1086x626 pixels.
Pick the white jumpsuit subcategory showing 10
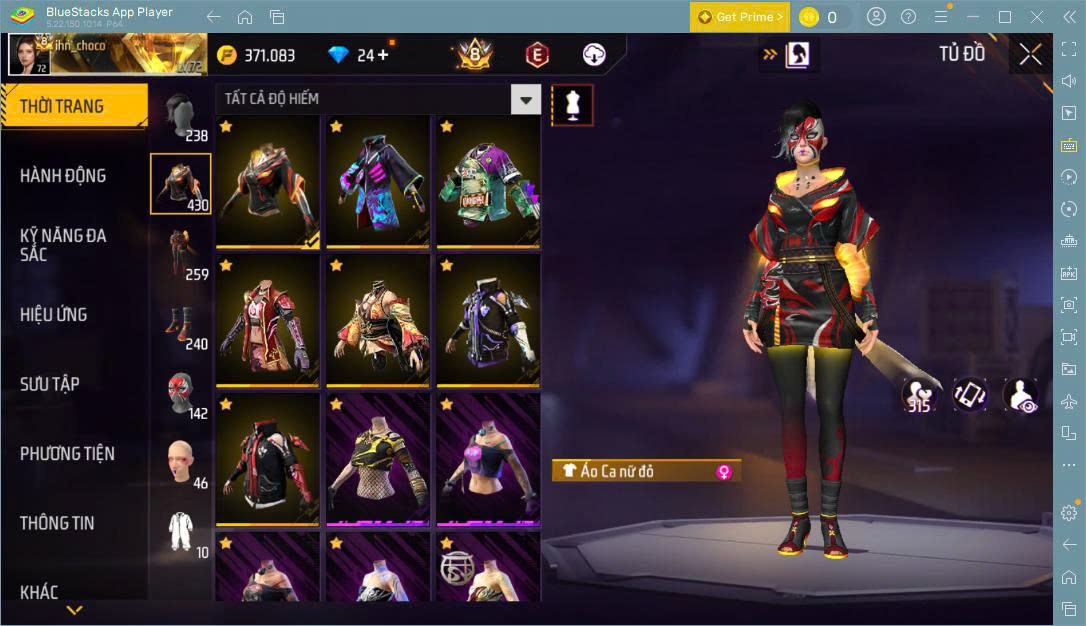tap(181, 533)
